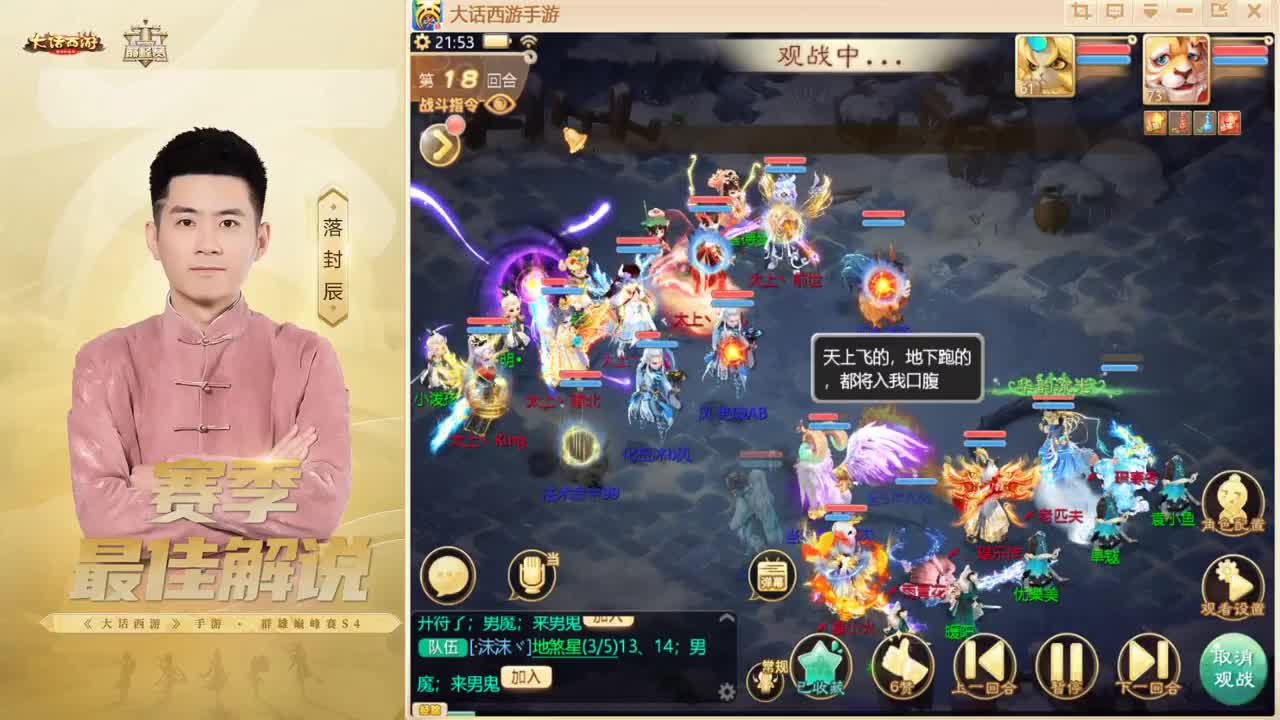Click the settings gear beside the 21:53 clock

pyautogui.click(x=420, y=43)
